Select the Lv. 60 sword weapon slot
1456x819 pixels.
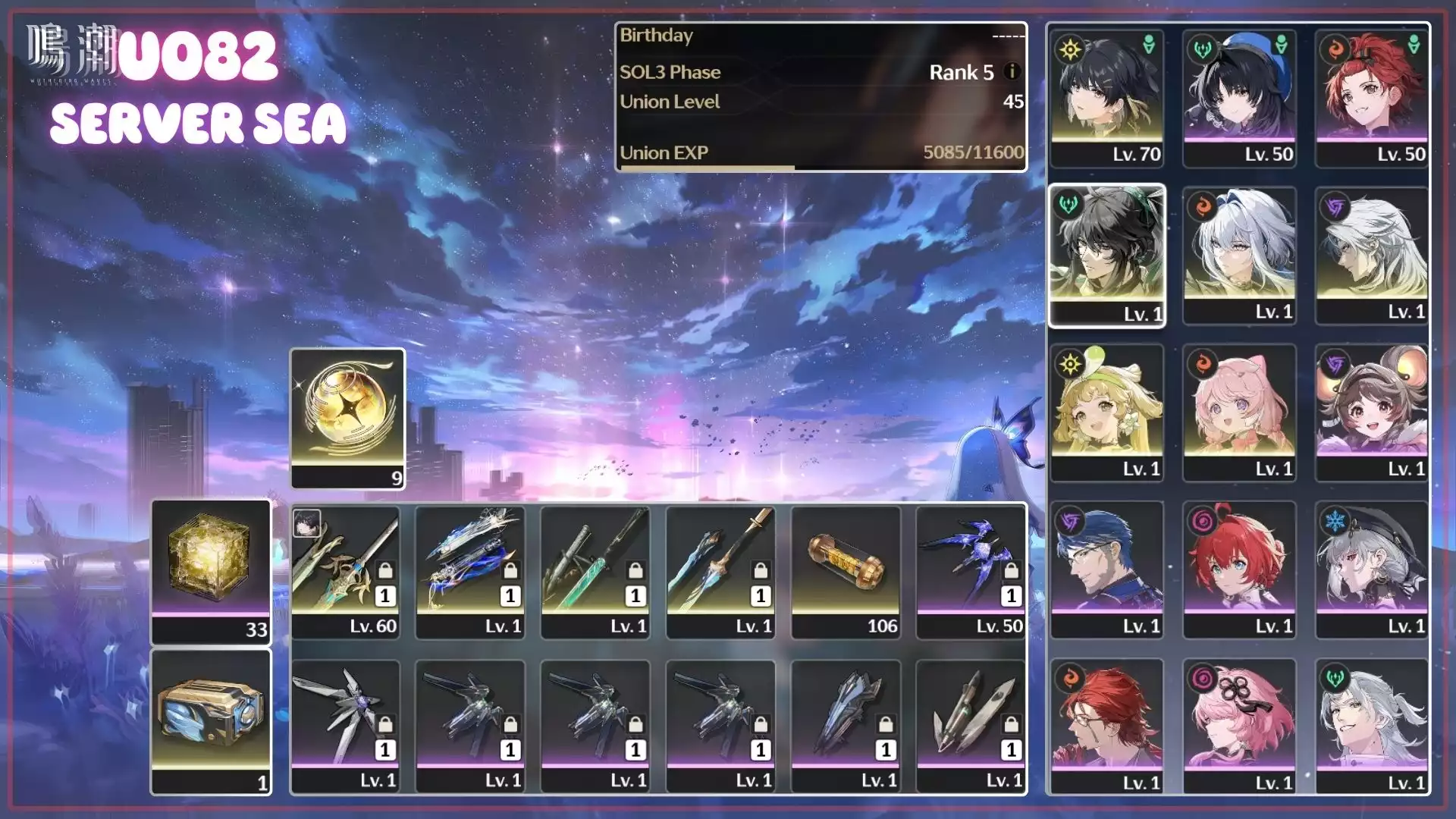[346, 572]
